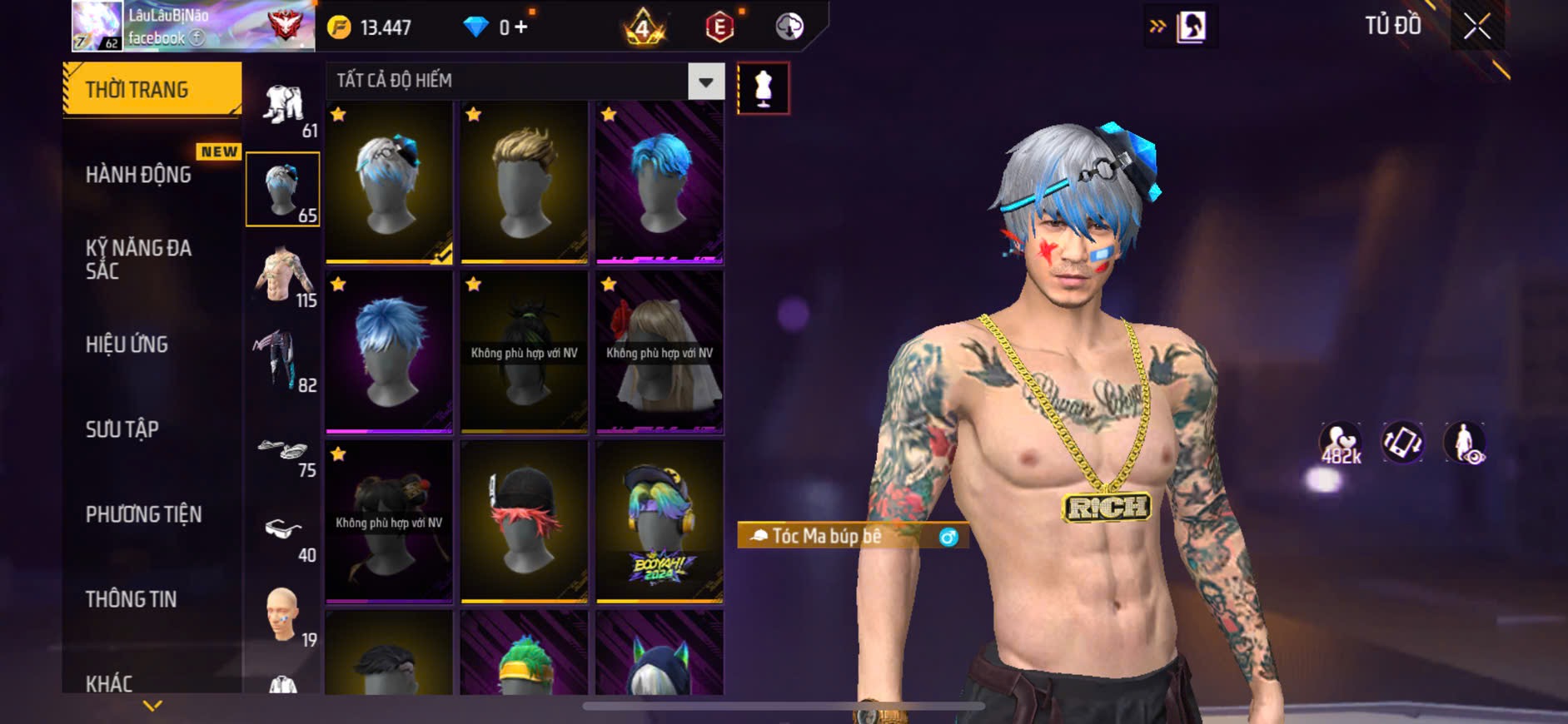This screenshot has width=1568, height=724.
Task: Expand the Tất Cả Độ Hiếm rarity dropdown
Action: point(705,82)
